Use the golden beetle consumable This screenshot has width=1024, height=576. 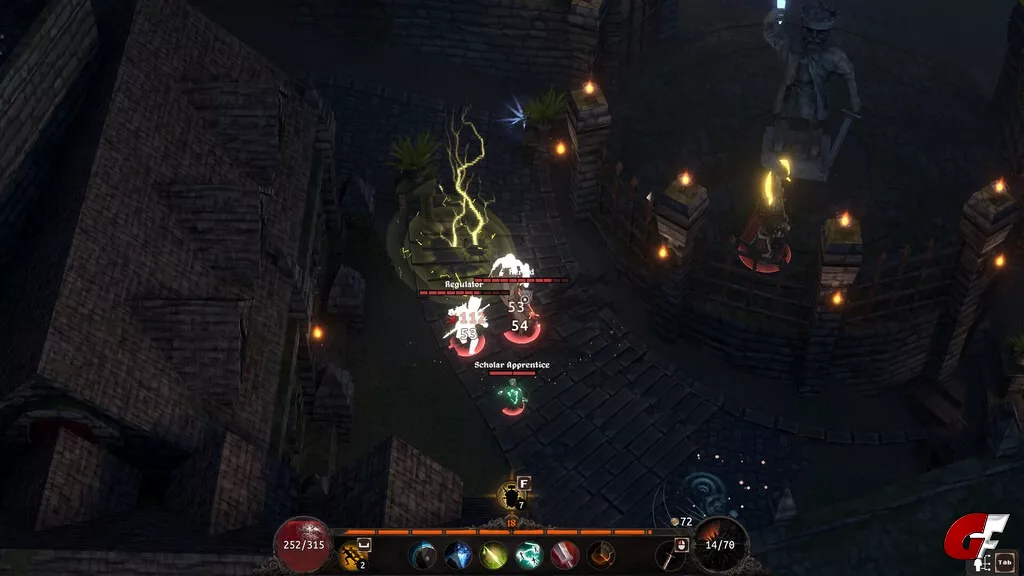pos(513,497)
